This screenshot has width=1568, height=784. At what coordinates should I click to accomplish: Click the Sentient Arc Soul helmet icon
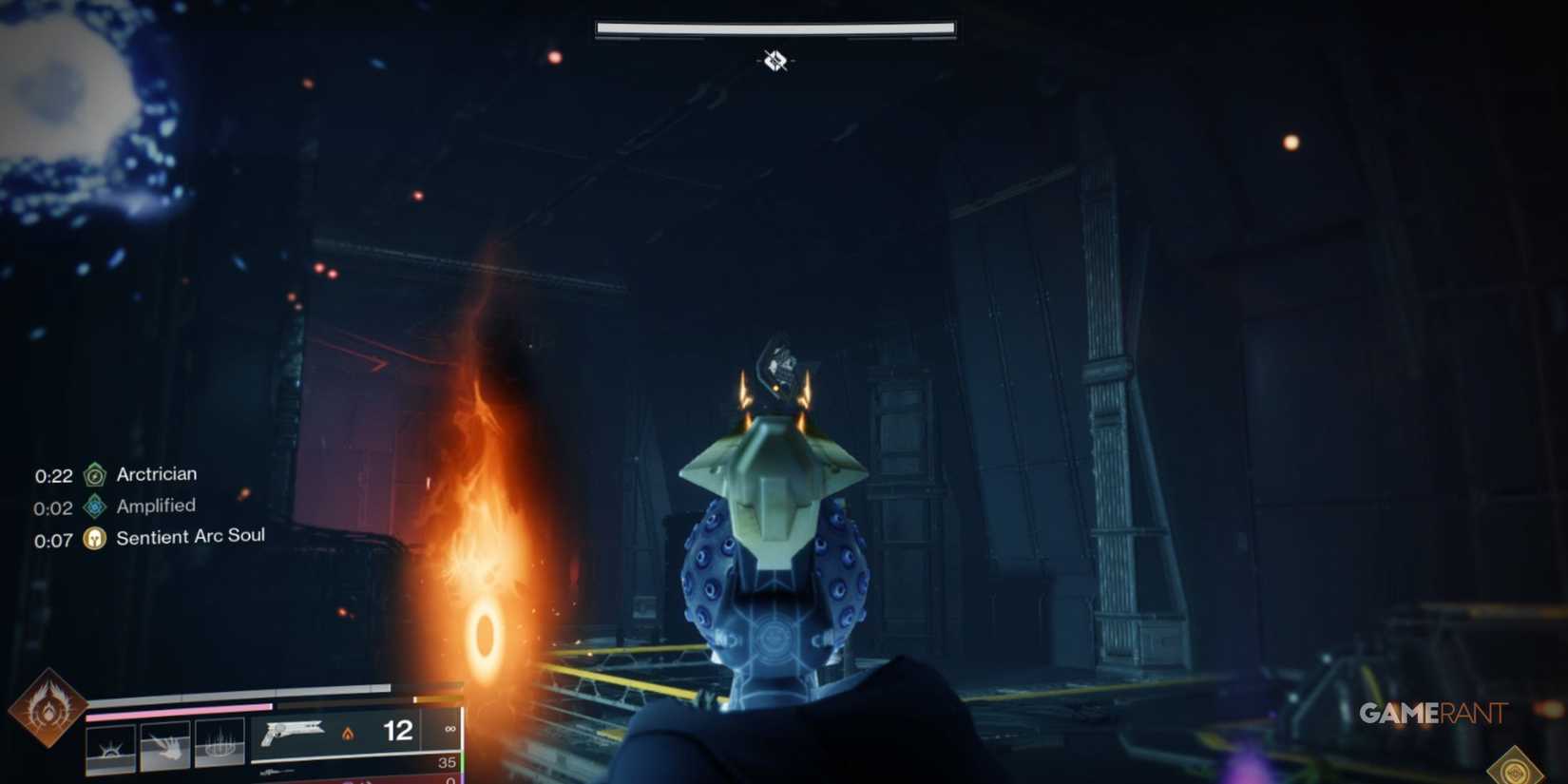(x=94, y=539)
